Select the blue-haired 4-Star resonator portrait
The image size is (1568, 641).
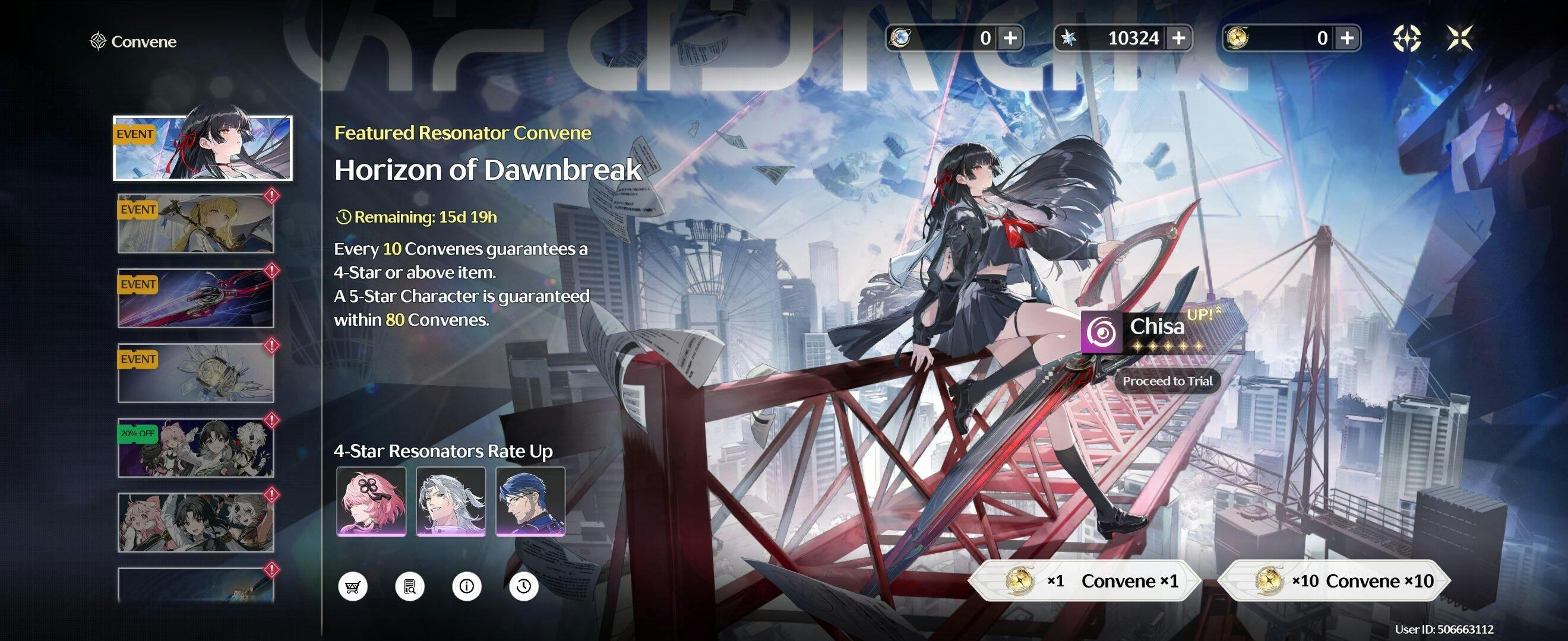530,501
